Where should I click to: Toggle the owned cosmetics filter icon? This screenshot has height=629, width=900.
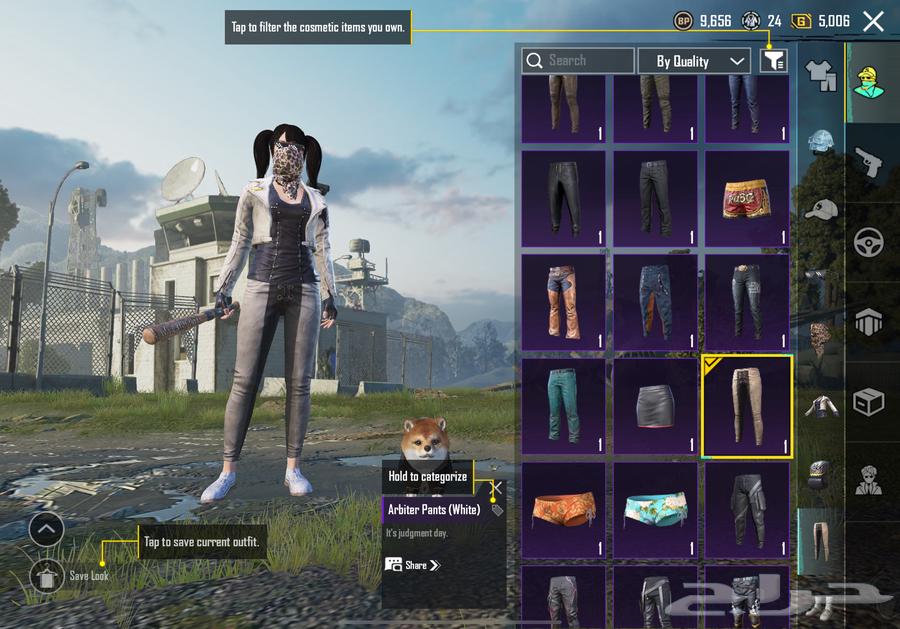[773, 61]
